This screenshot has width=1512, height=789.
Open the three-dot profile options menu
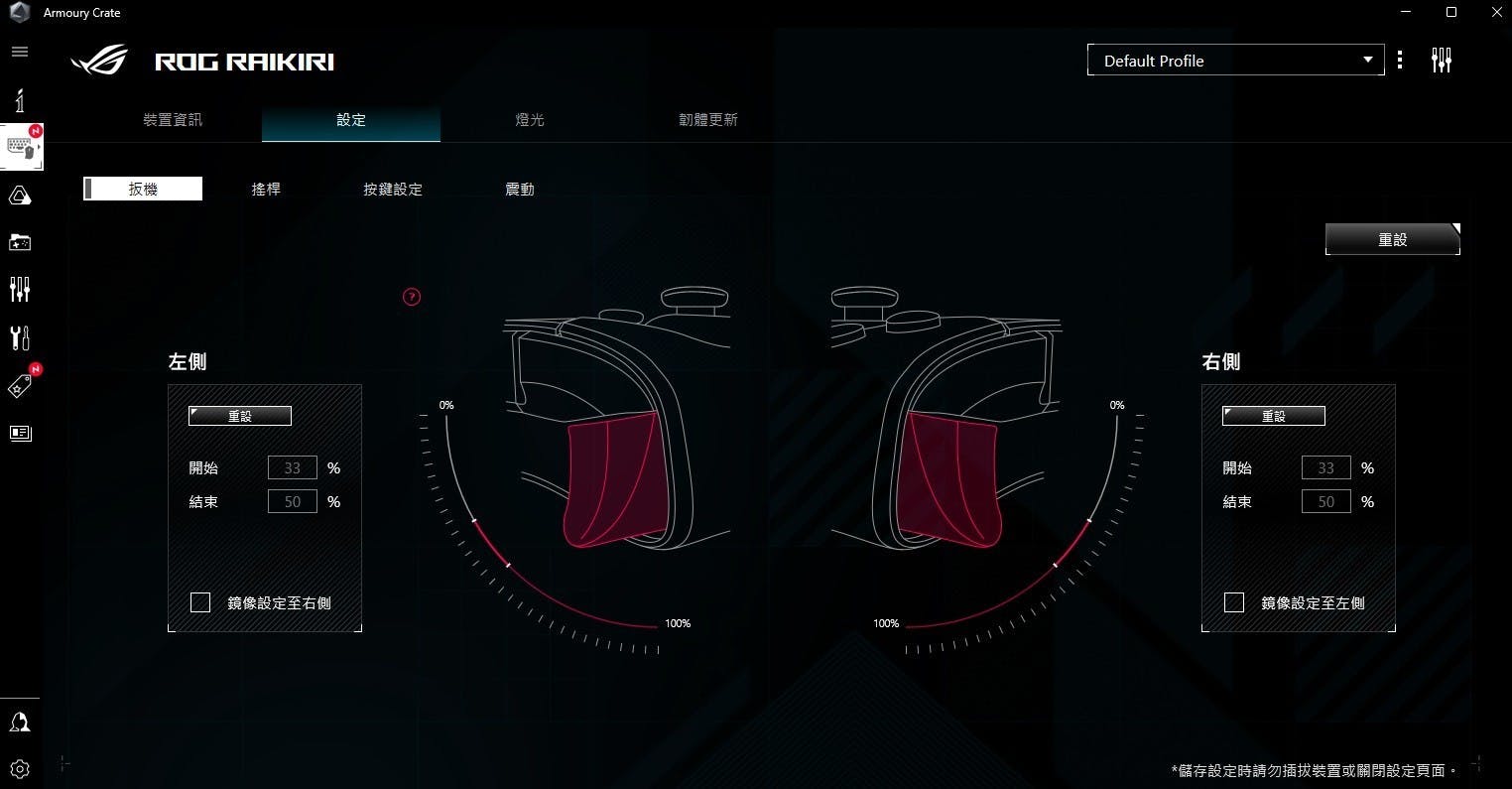point(1400,61)
